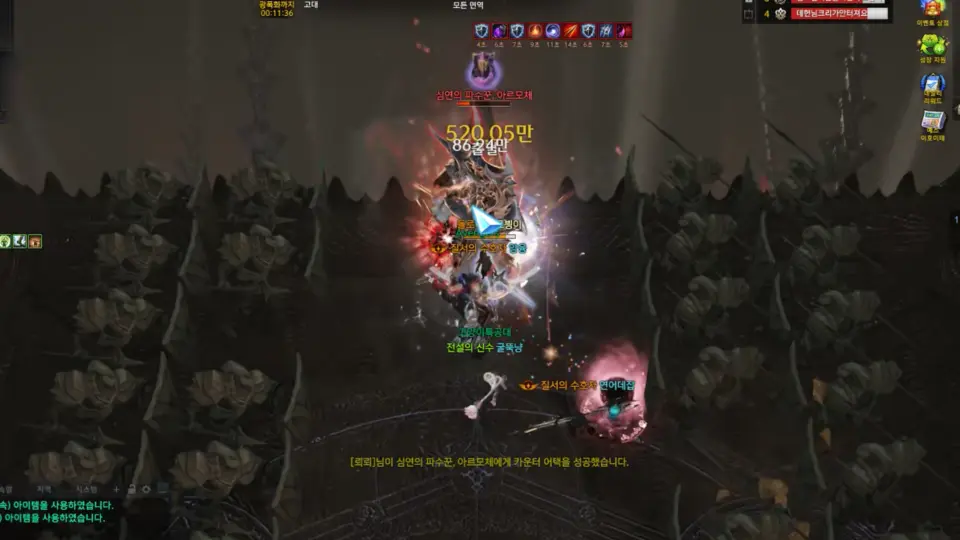
Task: Open chat settings with the gear icon
Action: (147, 489)
